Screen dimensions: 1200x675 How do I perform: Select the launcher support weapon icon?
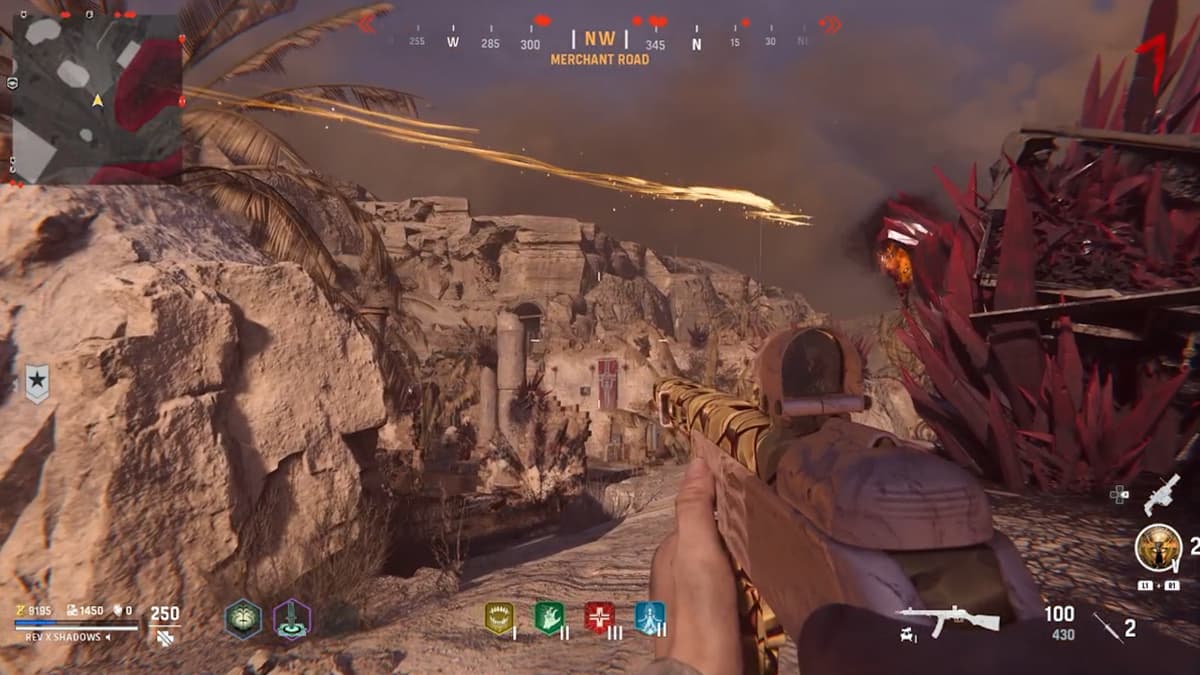1161,493
